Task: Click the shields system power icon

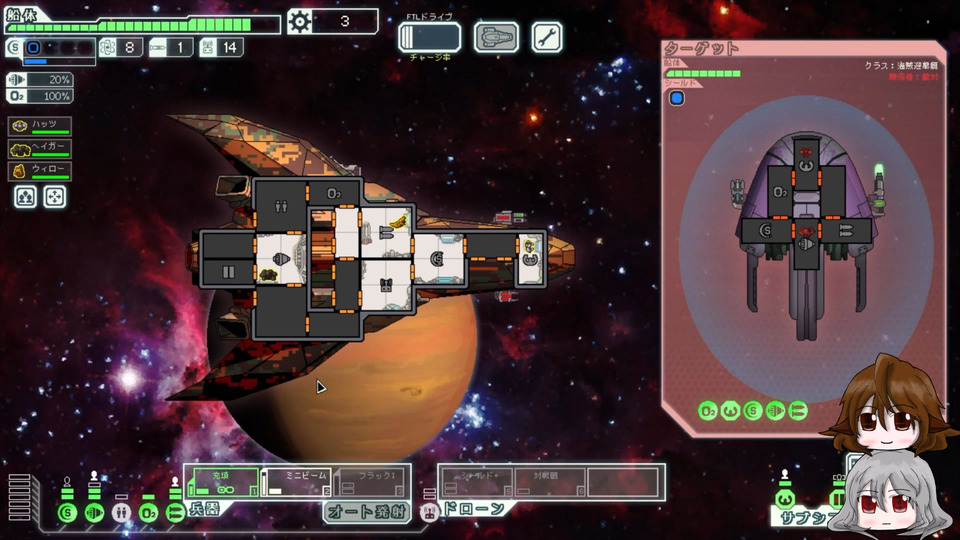Action: [x=67, y=513]
